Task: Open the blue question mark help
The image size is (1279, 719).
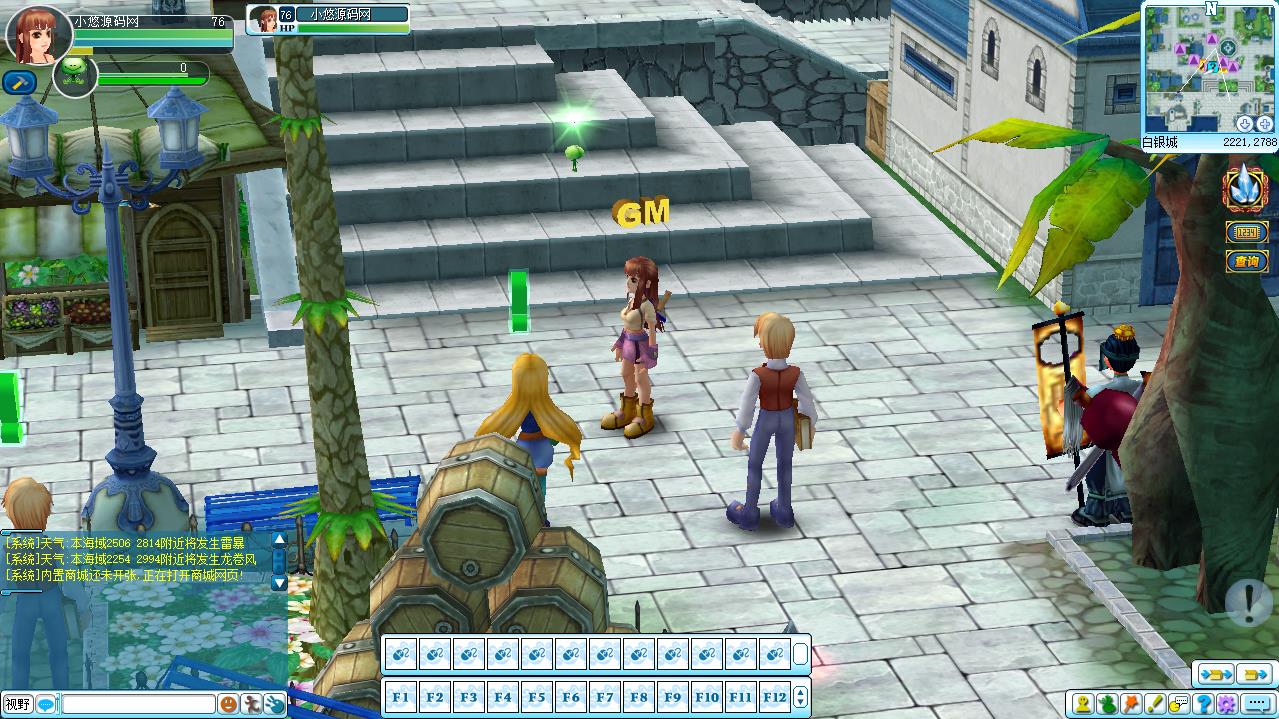Action: 1204,704
